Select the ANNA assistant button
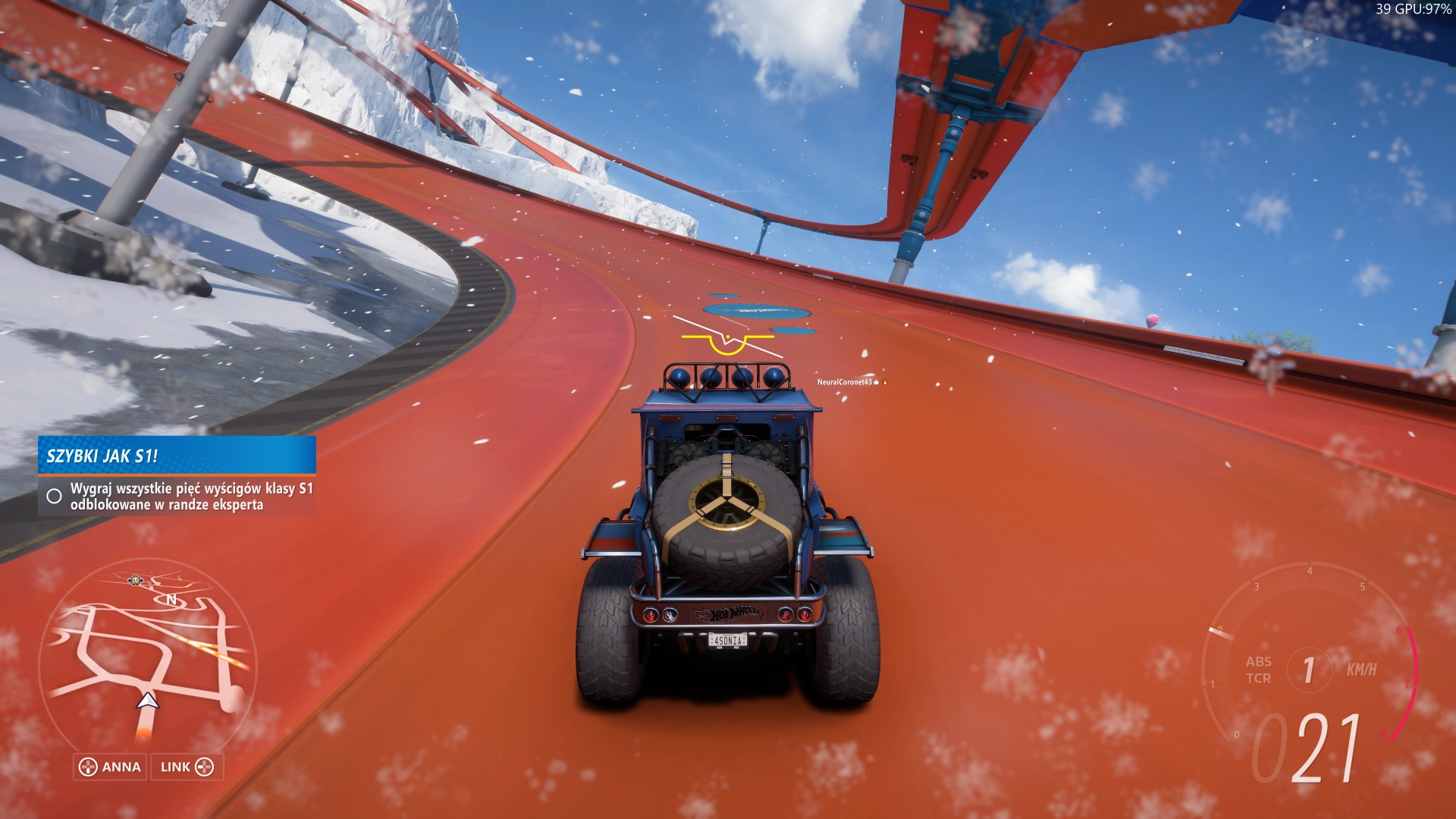Viewport: 1456px width, 819px height. pos(111,767)
